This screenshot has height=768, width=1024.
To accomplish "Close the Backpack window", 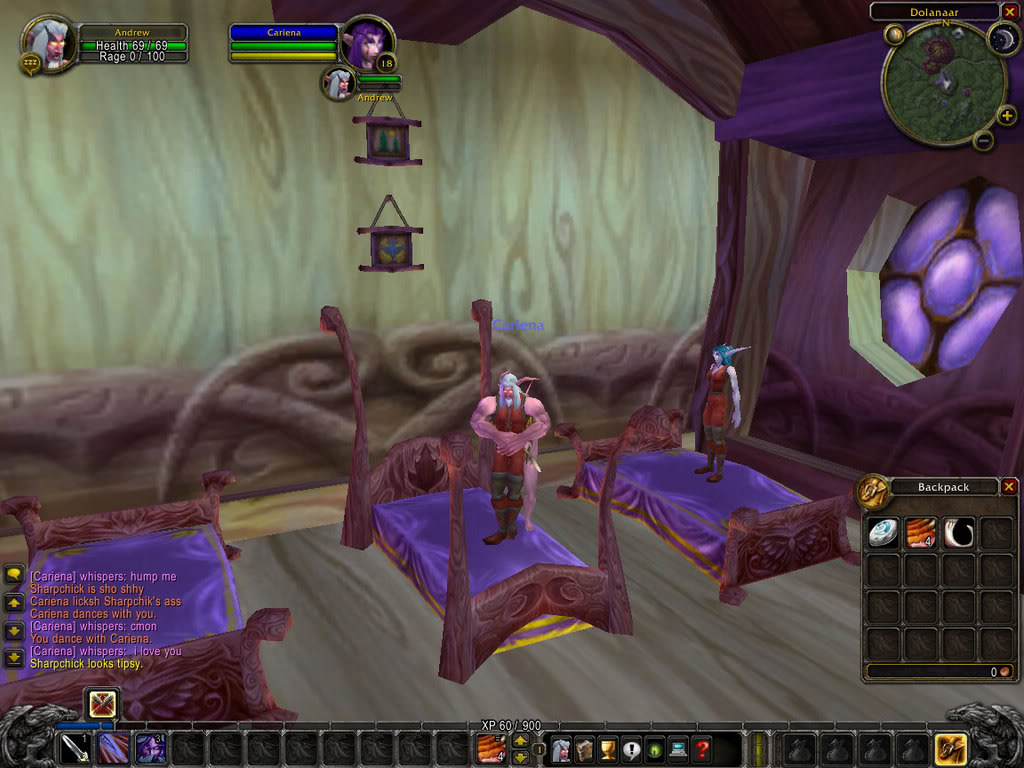I will pyautogui.click(x=1008, y=487).
